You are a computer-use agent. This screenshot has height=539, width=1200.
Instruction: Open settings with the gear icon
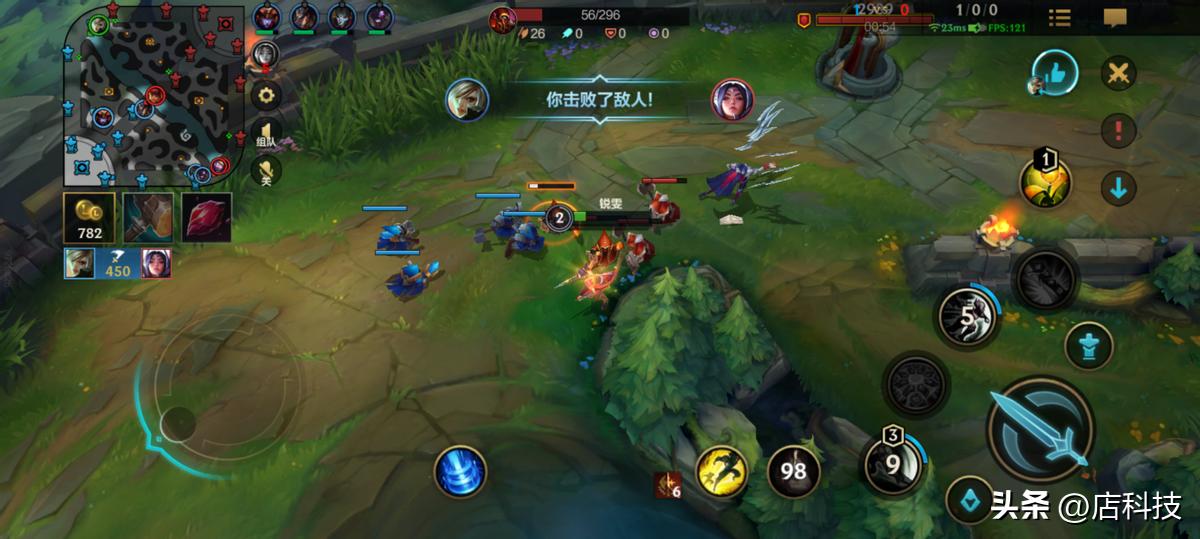(266, 96)
